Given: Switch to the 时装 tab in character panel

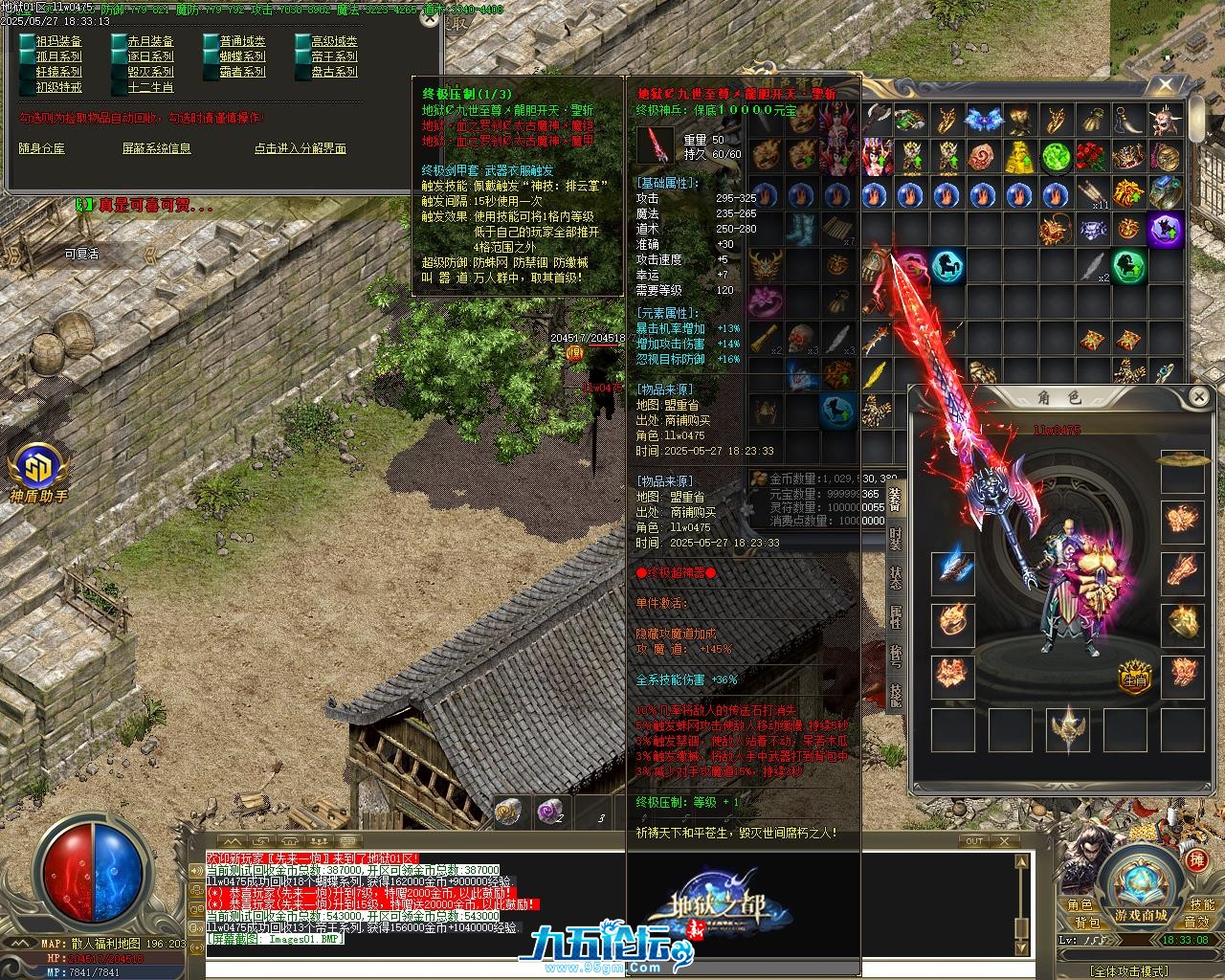Looking at the screenshot, I should tap(895, 539).
